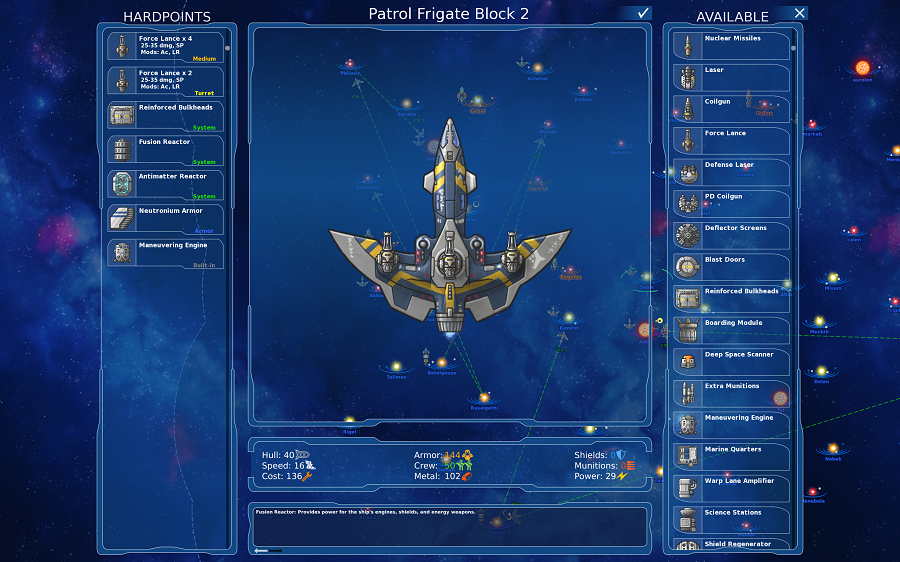
Task: Select the Neutronium Armor hardpoint
Action: tap(166, 218)
